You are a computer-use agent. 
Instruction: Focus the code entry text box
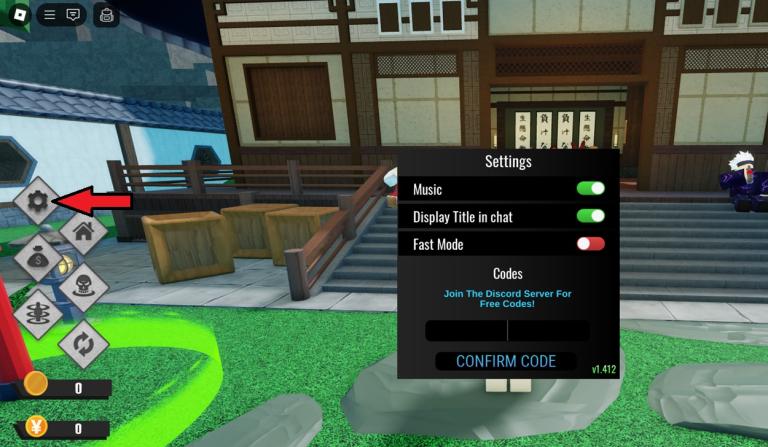[507, 331]
